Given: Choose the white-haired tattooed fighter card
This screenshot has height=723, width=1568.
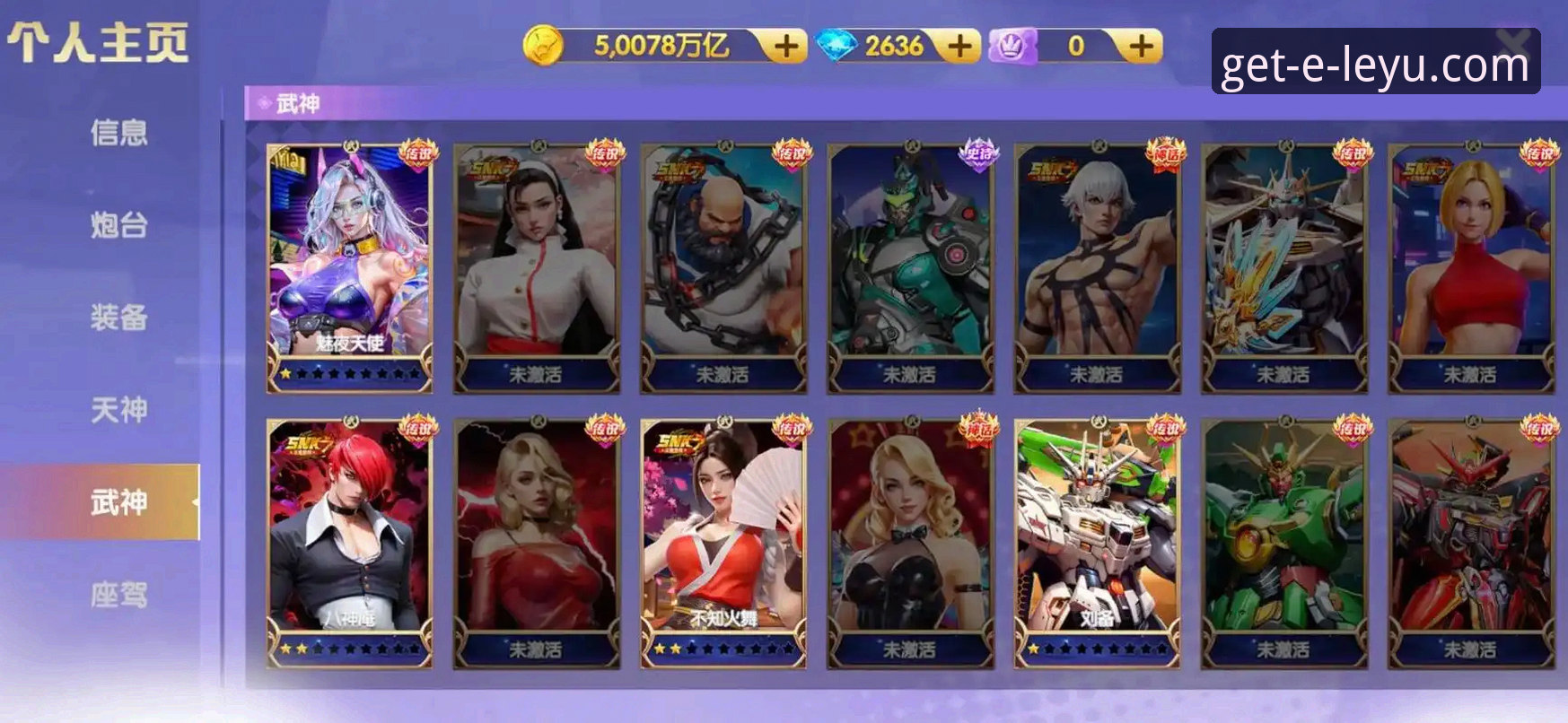Looking at the screenshot, I should 1097,266.
